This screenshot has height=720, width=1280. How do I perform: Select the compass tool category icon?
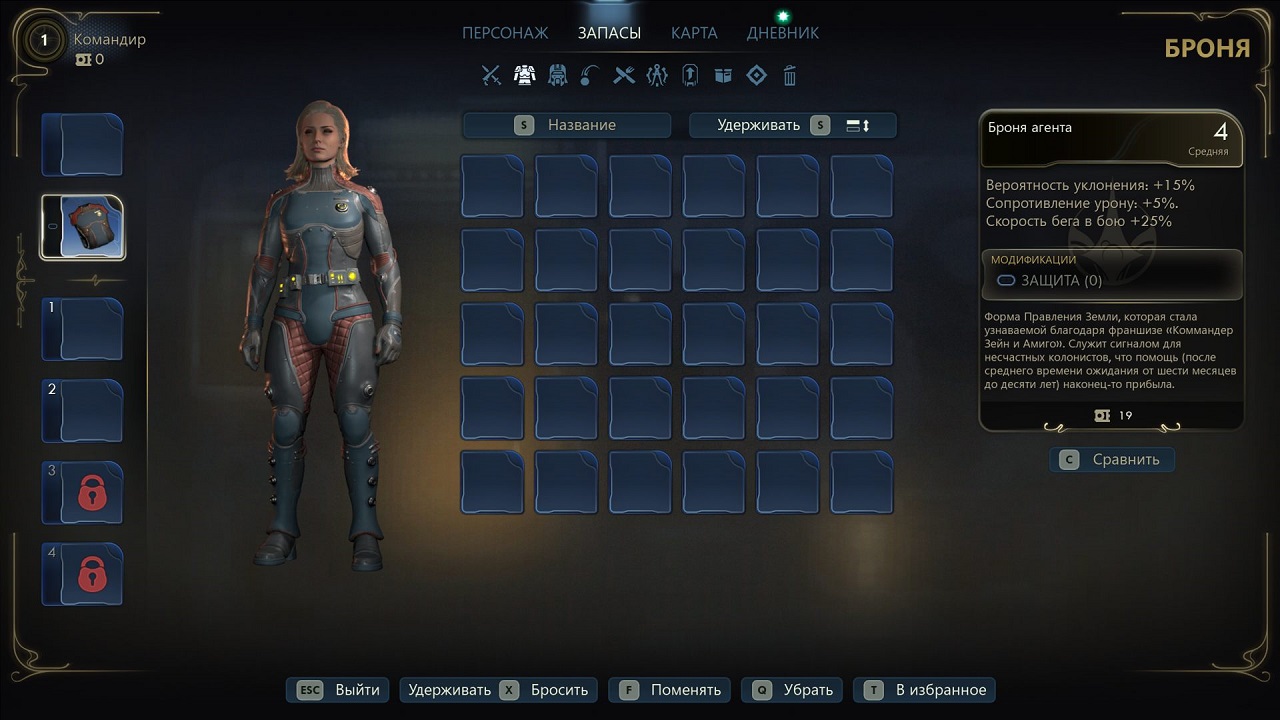click(657, 75)
